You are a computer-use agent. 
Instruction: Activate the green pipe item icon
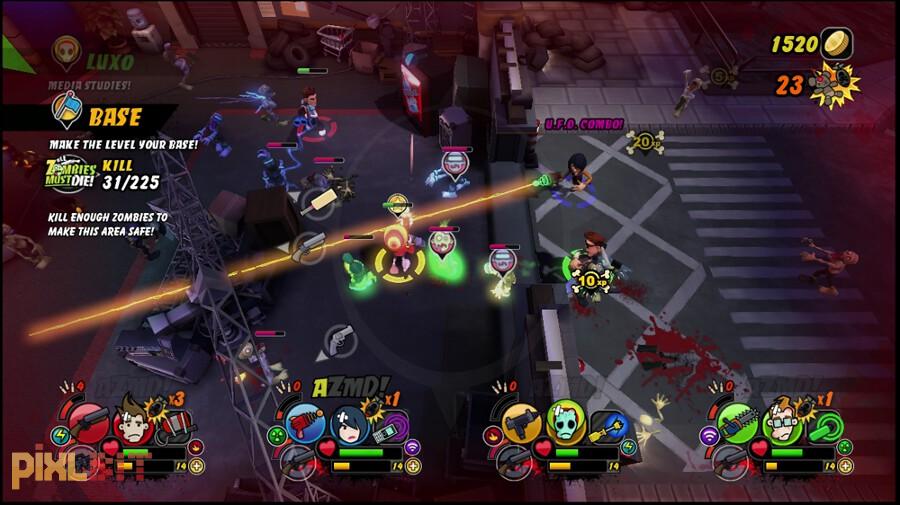click(824, 427)
